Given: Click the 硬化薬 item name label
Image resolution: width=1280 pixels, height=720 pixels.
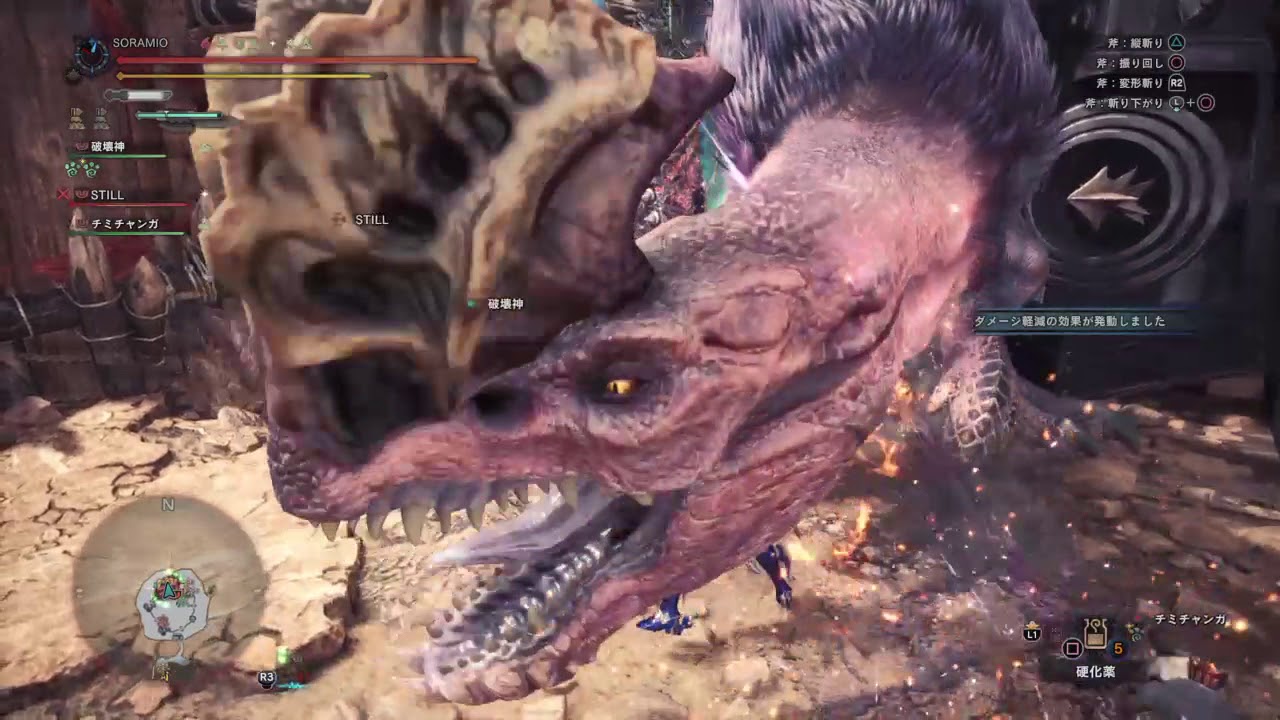Looking at the screenshot, I should pyautogui.click(x=1095, y=671).
